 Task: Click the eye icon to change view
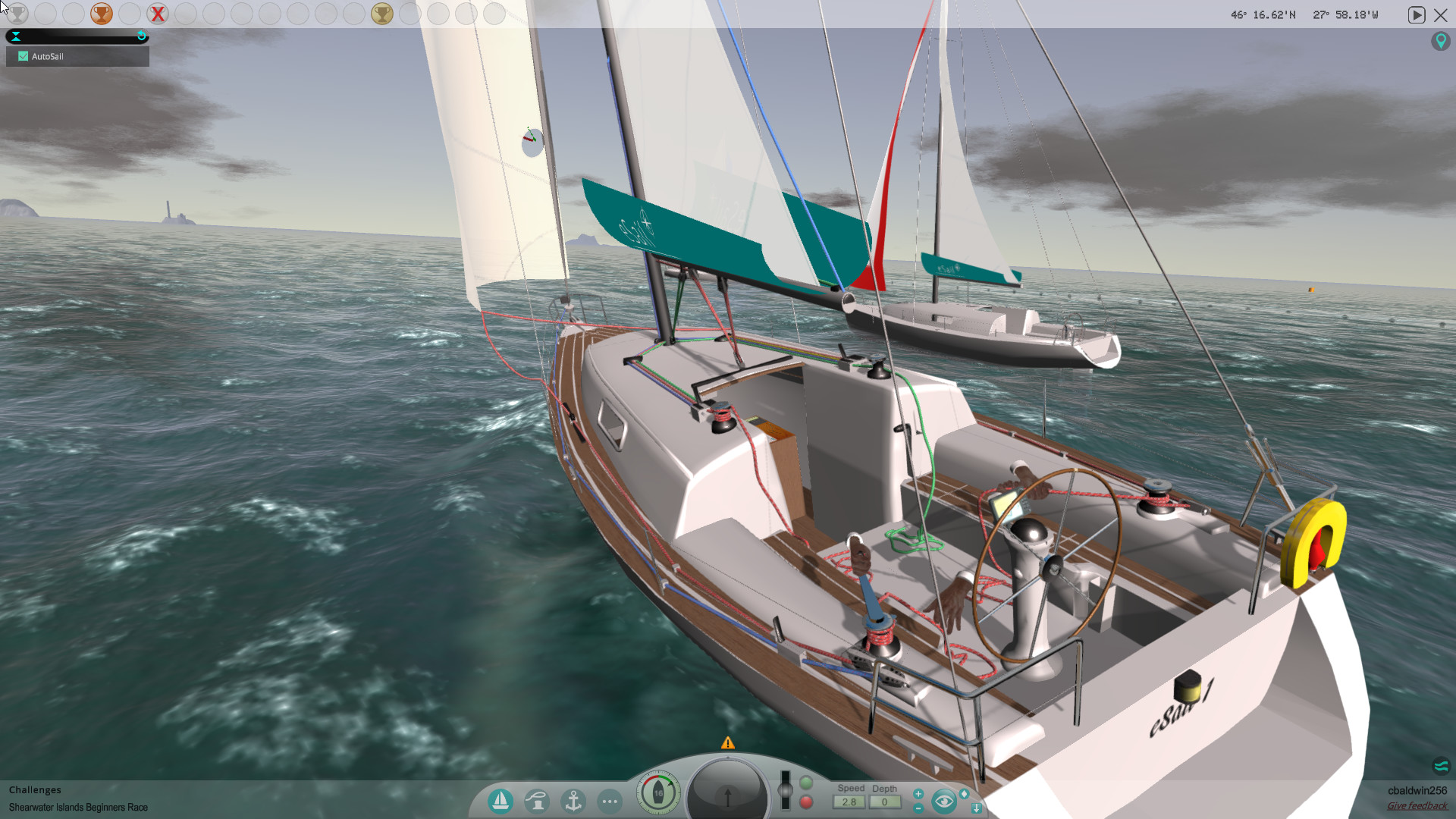coord(944,800)
